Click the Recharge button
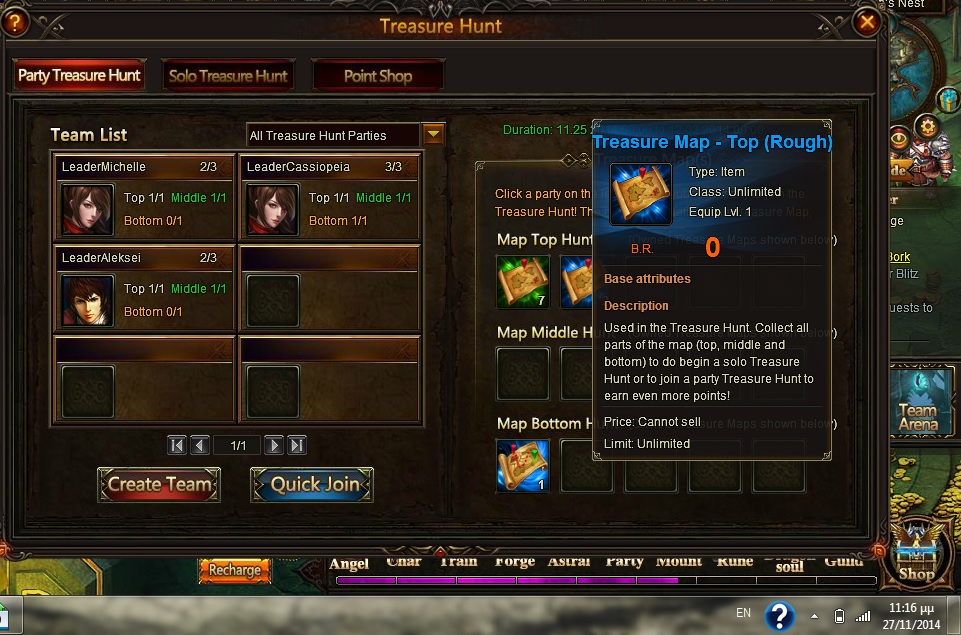The image size is (961, 635). pyautogui.click(x=235, y=570)
